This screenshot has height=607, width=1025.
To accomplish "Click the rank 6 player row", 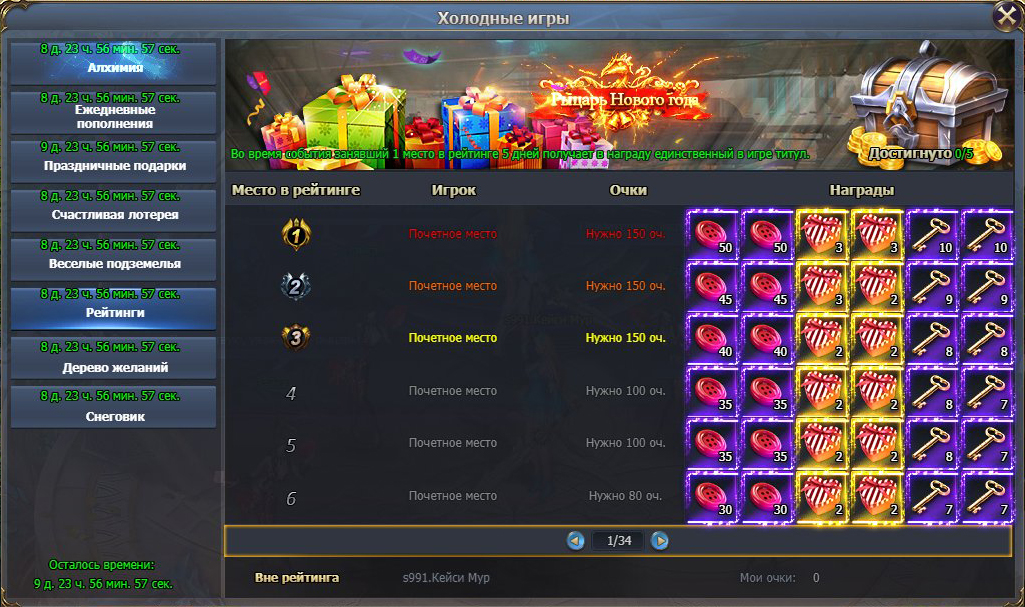I will coord(453,495).
